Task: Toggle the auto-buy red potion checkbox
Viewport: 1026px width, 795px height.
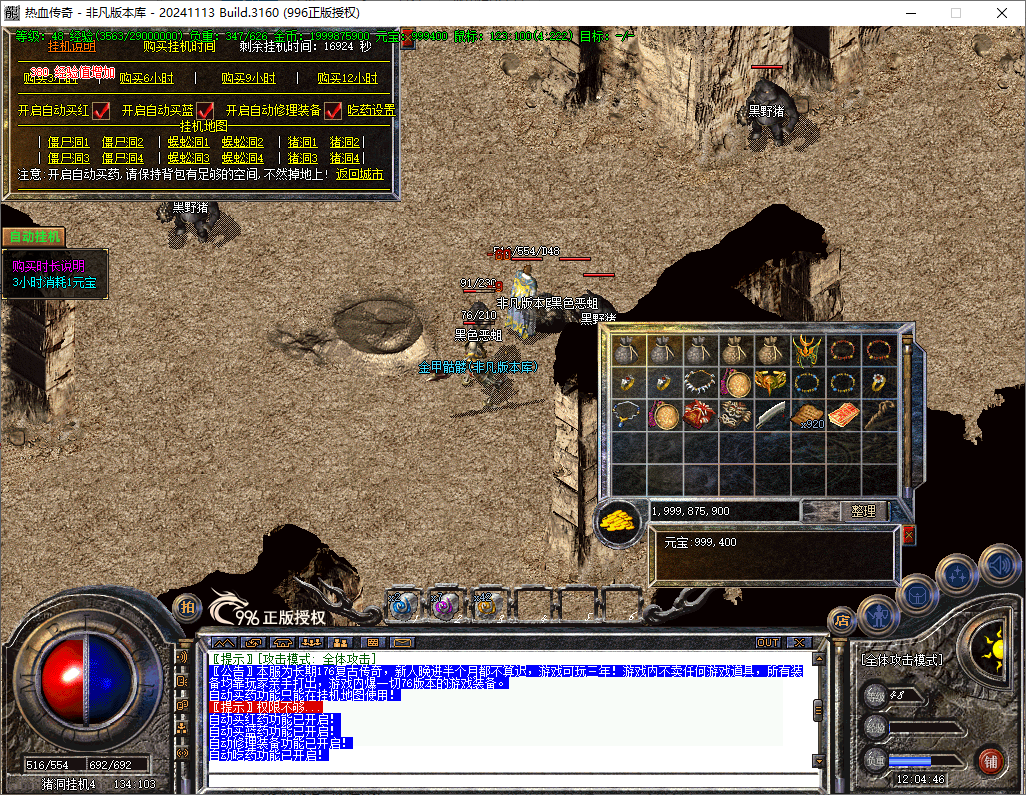Action: point(101,110)
